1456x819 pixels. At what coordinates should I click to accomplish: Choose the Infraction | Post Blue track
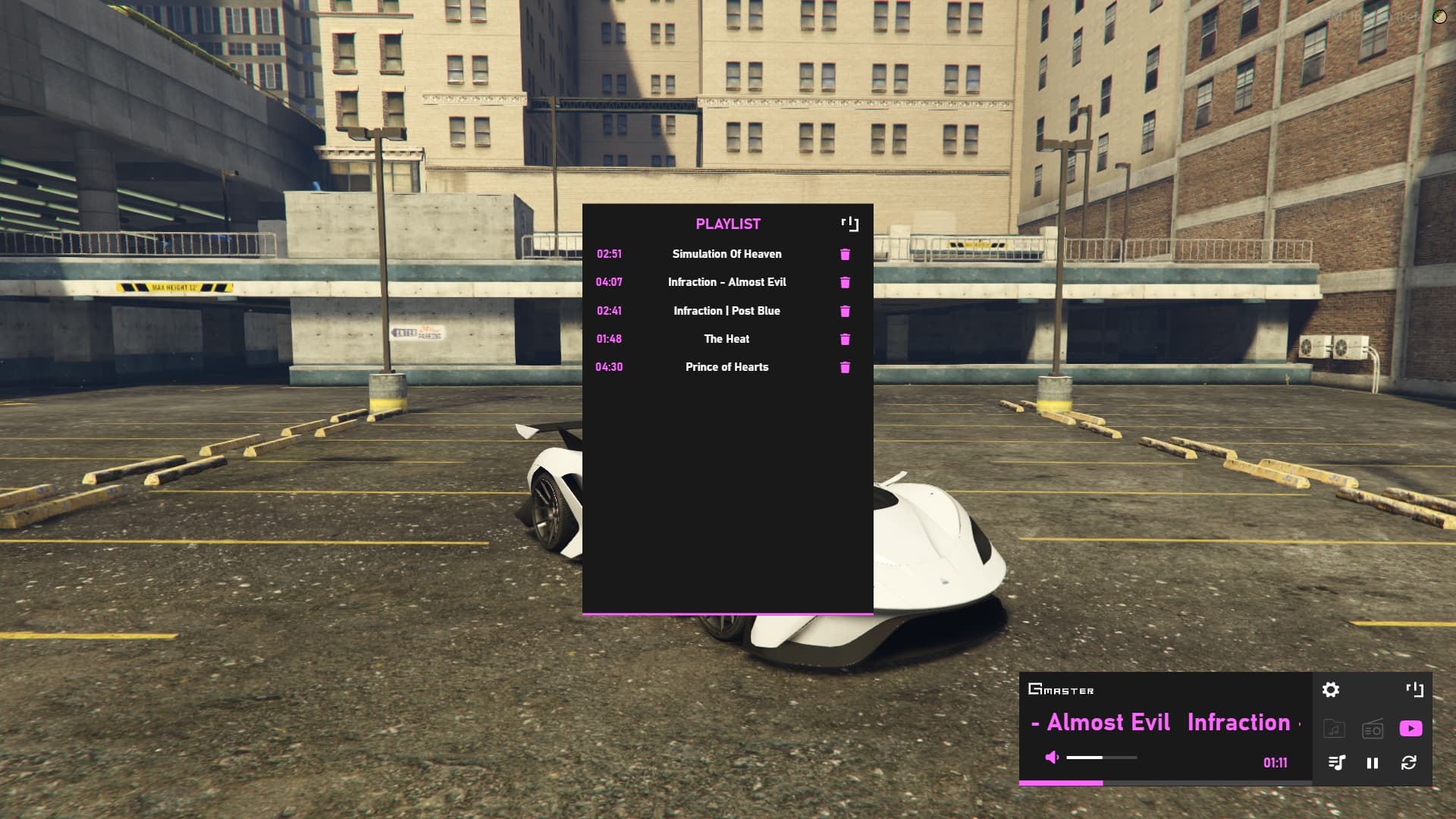click(x=726, y=311)
